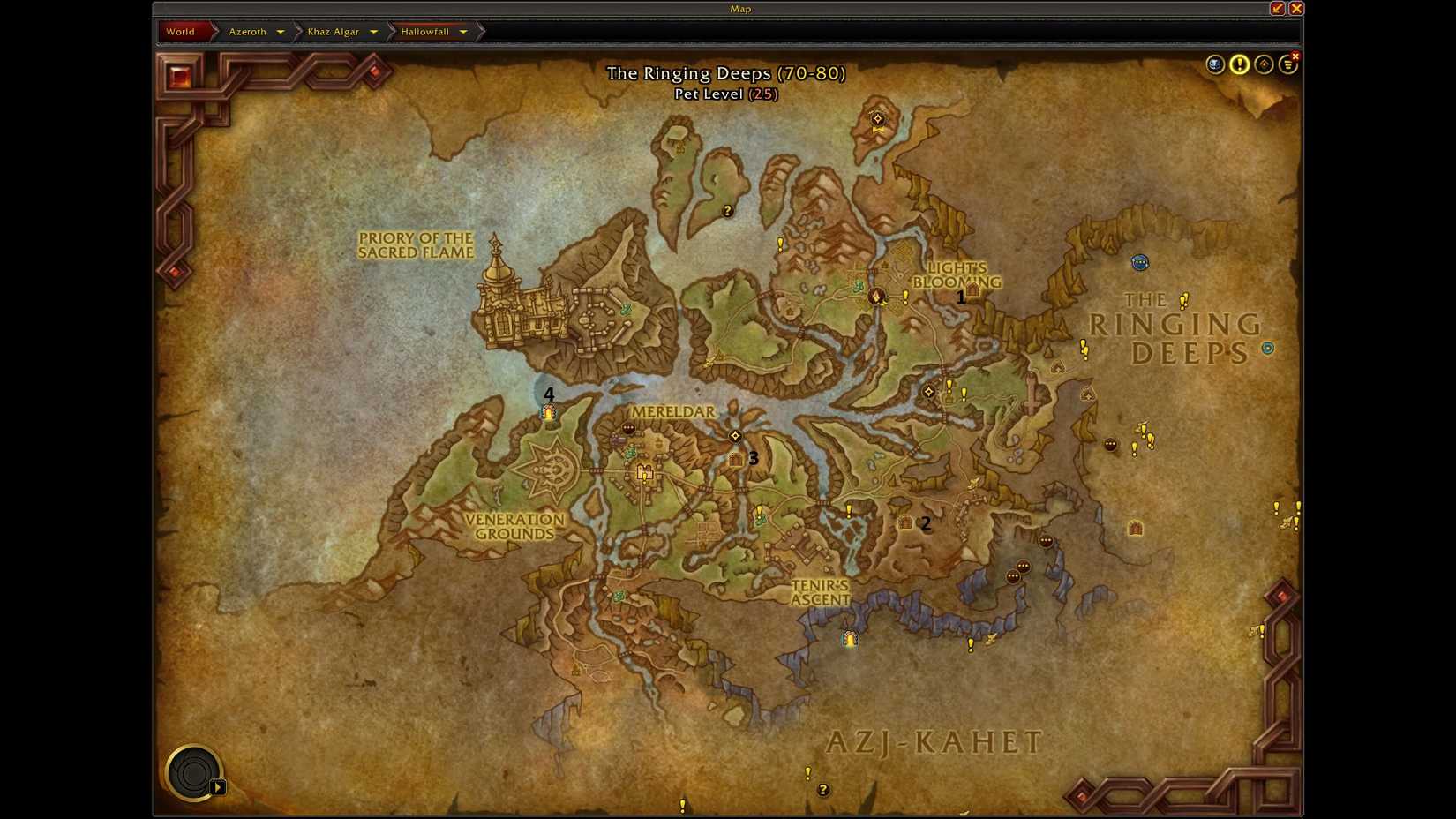This screenshot has height=819, width=1456.
Task: Open the Khaz Algar dropdown arrow
Action: point(374,32)
